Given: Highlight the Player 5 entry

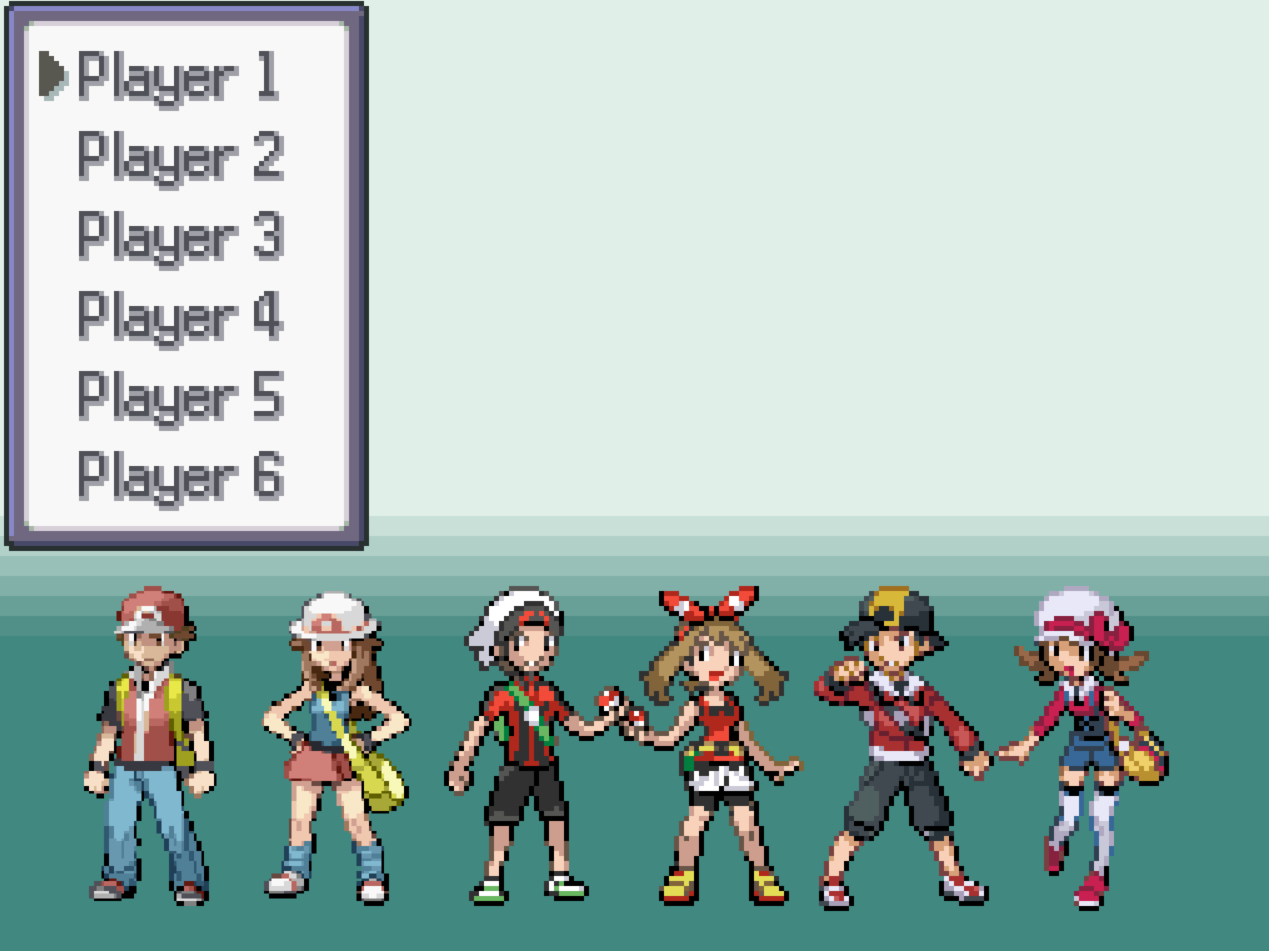Looking at the screenshot, I should coord(180,396).
